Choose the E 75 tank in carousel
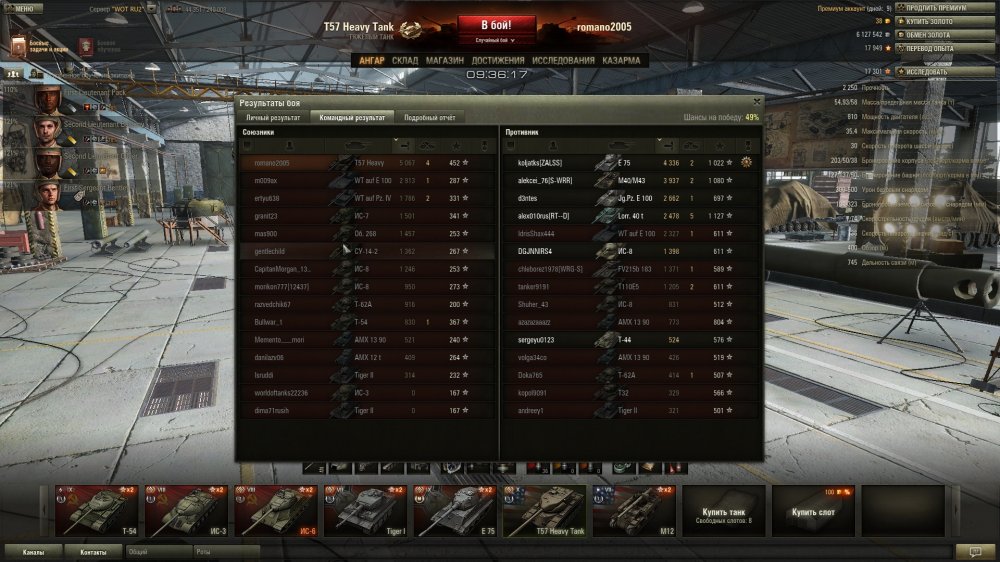This screenshot has height=562, width=1000. click(x=456, y=511)
